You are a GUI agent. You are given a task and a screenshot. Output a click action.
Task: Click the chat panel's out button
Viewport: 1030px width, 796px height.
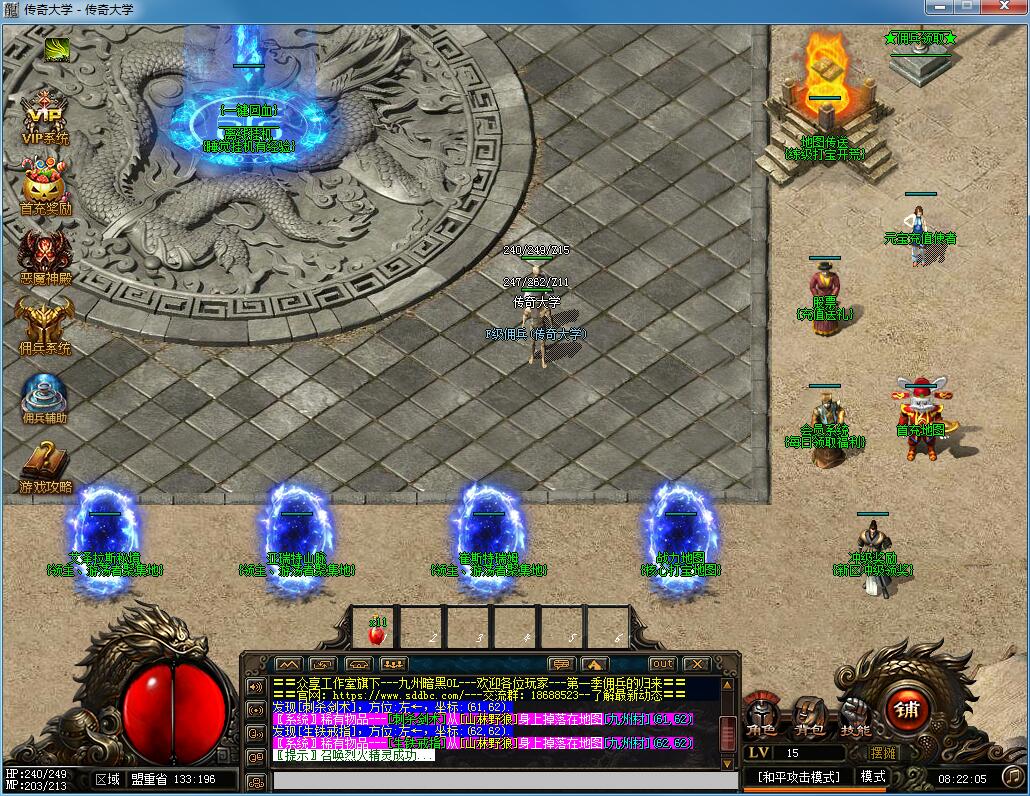click(x=662, y=664)
